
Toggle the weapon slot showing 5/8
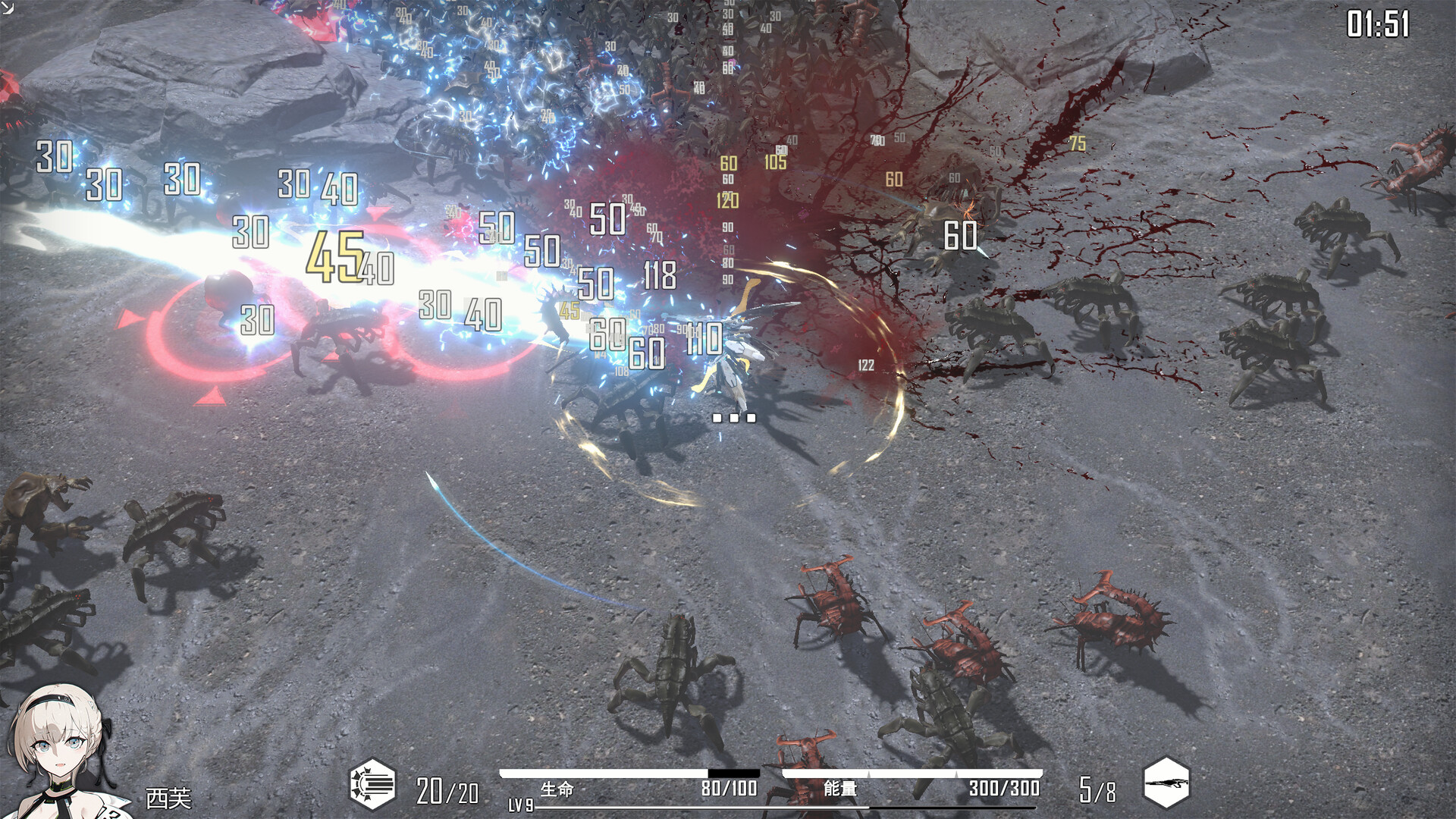(x=1096, y=789)
